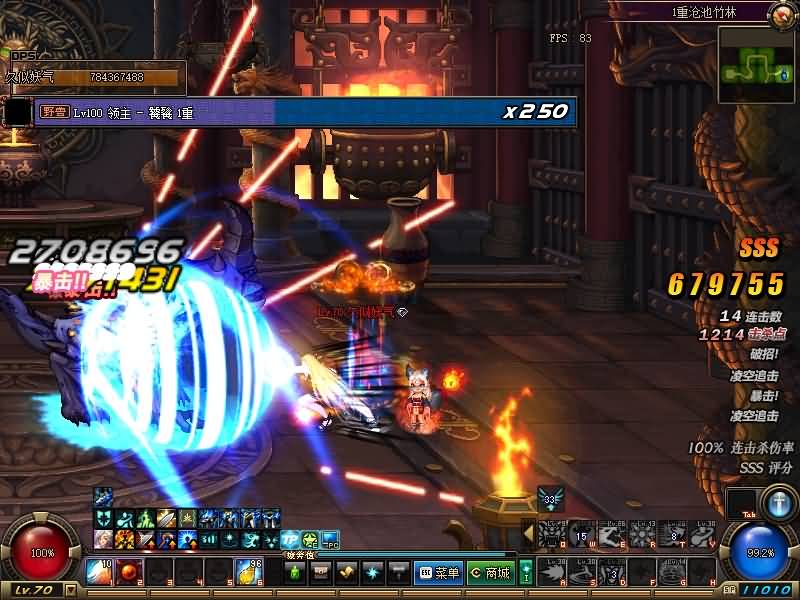Activate the skill bound to Q

(551, 536)
